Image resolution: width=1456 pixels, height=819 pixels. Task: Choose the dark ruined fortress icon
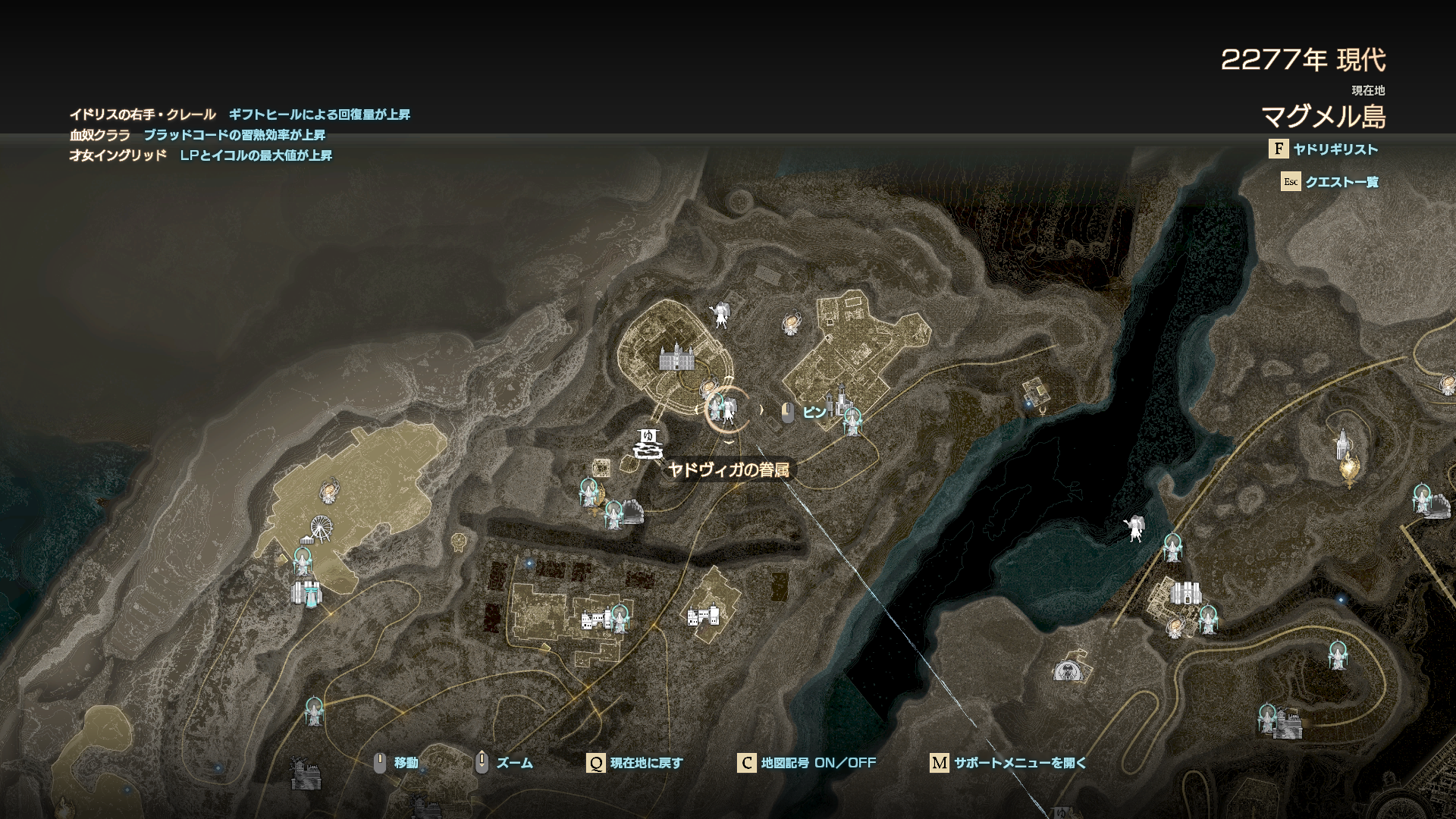click(x=306, y=774)
